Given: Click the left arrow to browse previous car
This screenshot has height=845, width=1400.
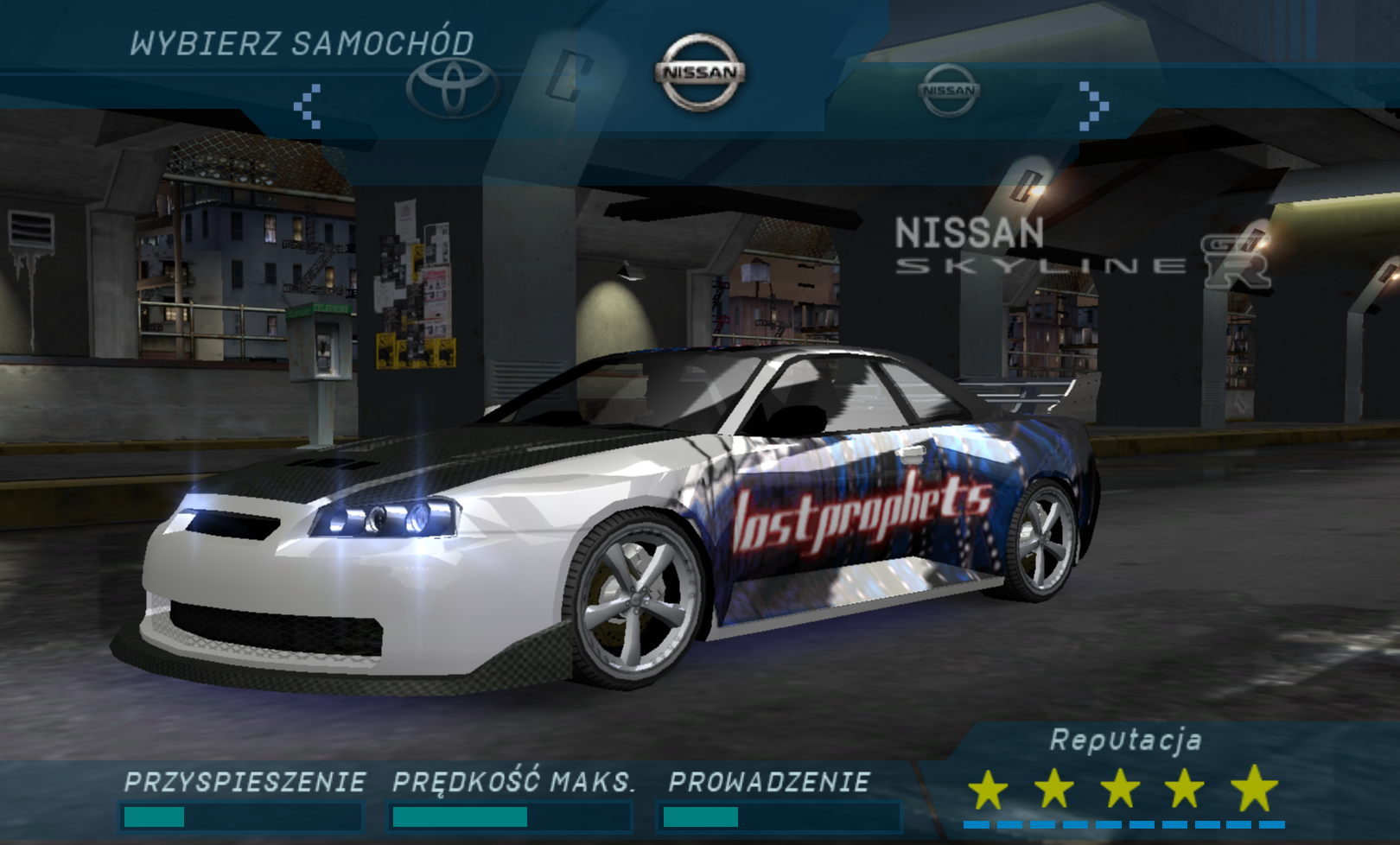Looking at the screenshot, I should pos(308,106).
